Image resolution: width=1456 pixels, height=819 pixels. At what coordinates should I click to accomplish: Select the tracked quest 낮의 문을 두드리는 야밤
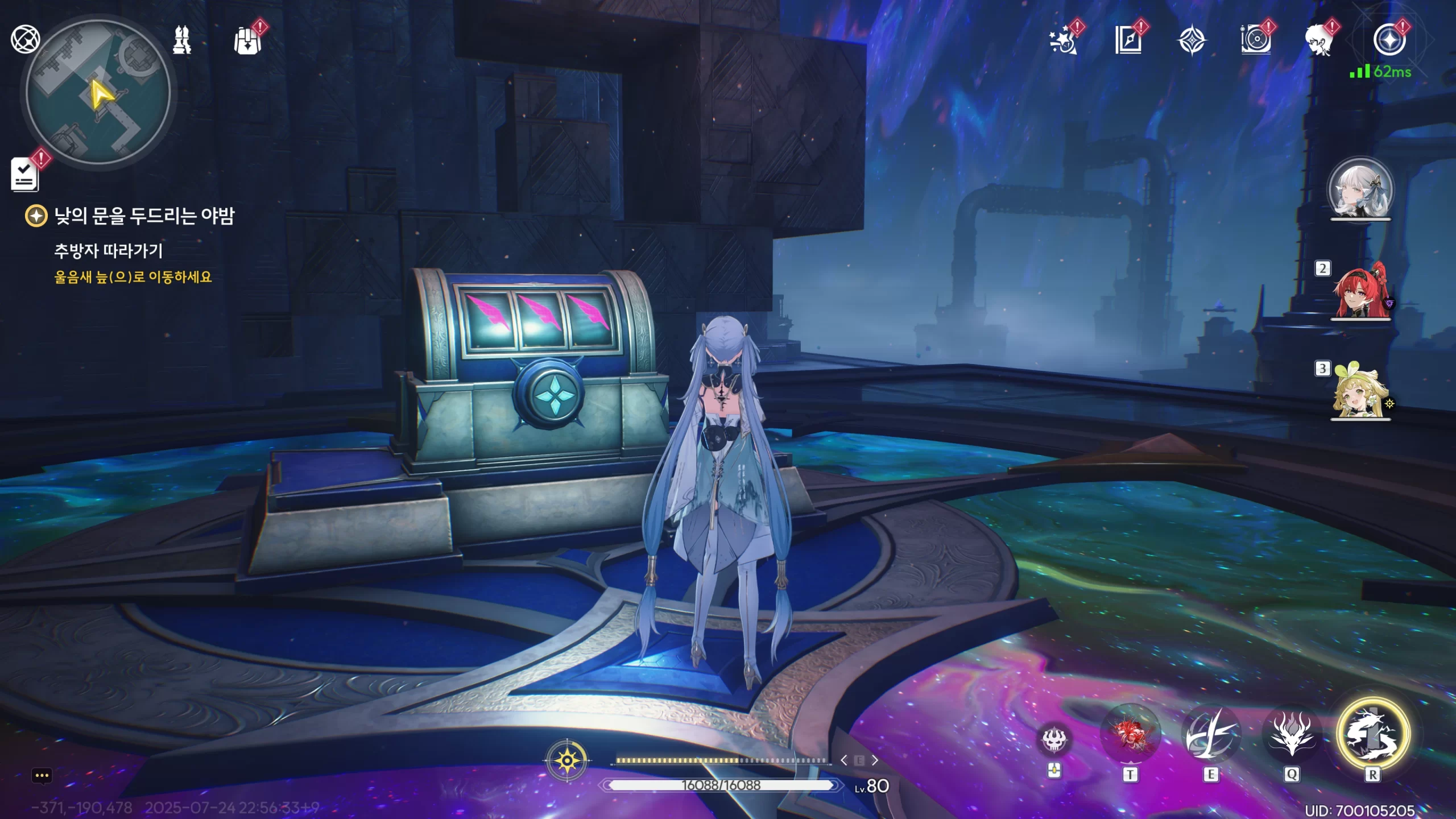144,216
